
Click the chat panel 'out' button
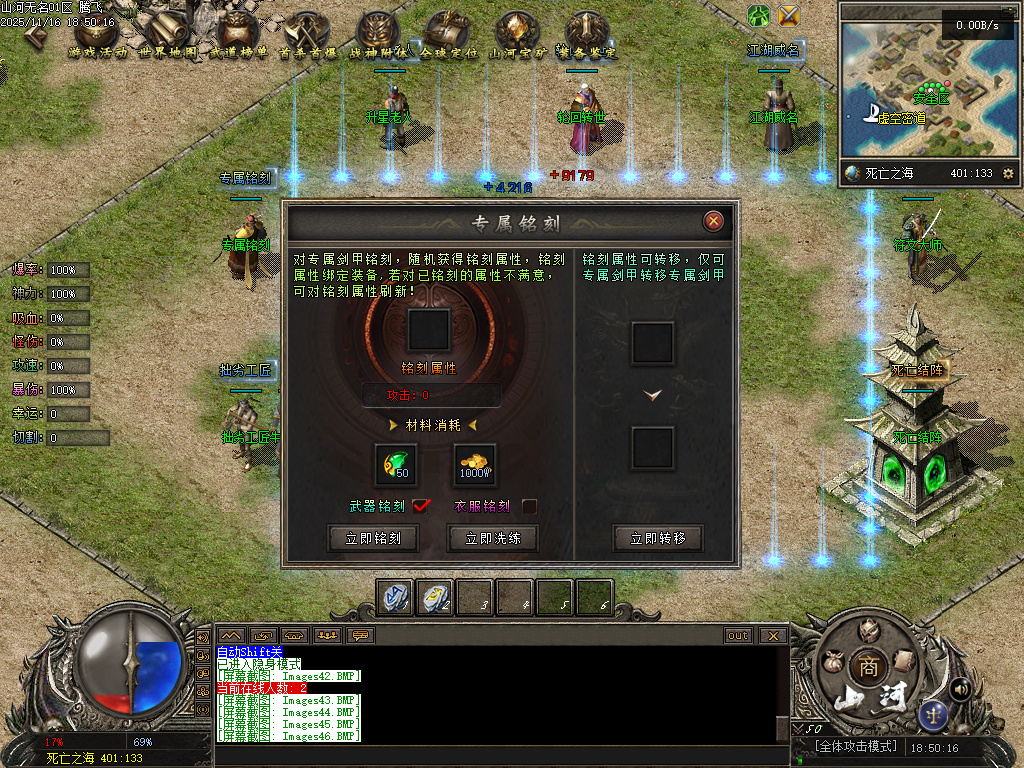[738, 635]
